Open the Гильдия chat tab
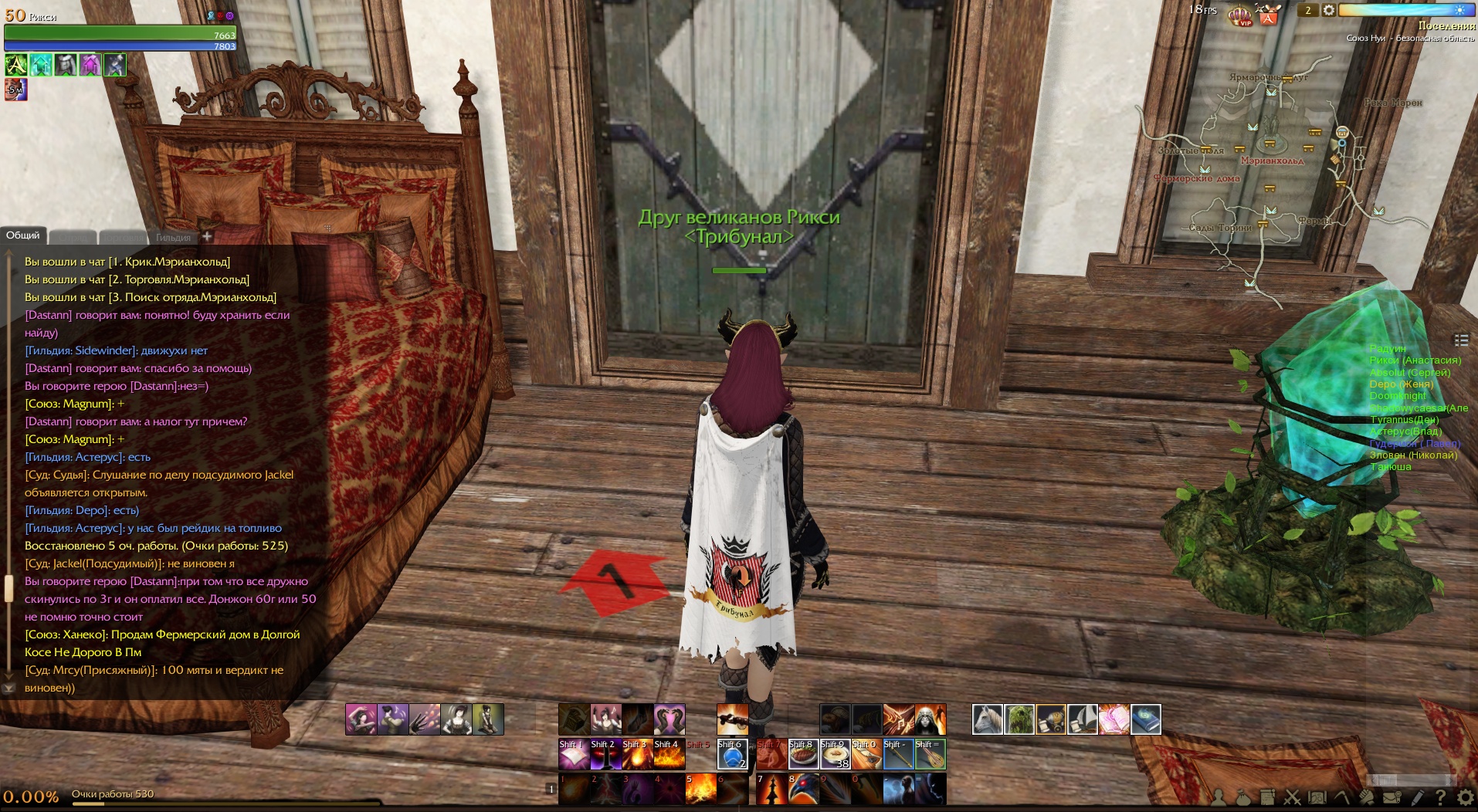Screen dimensions: 1478x812 click(173, 238)
